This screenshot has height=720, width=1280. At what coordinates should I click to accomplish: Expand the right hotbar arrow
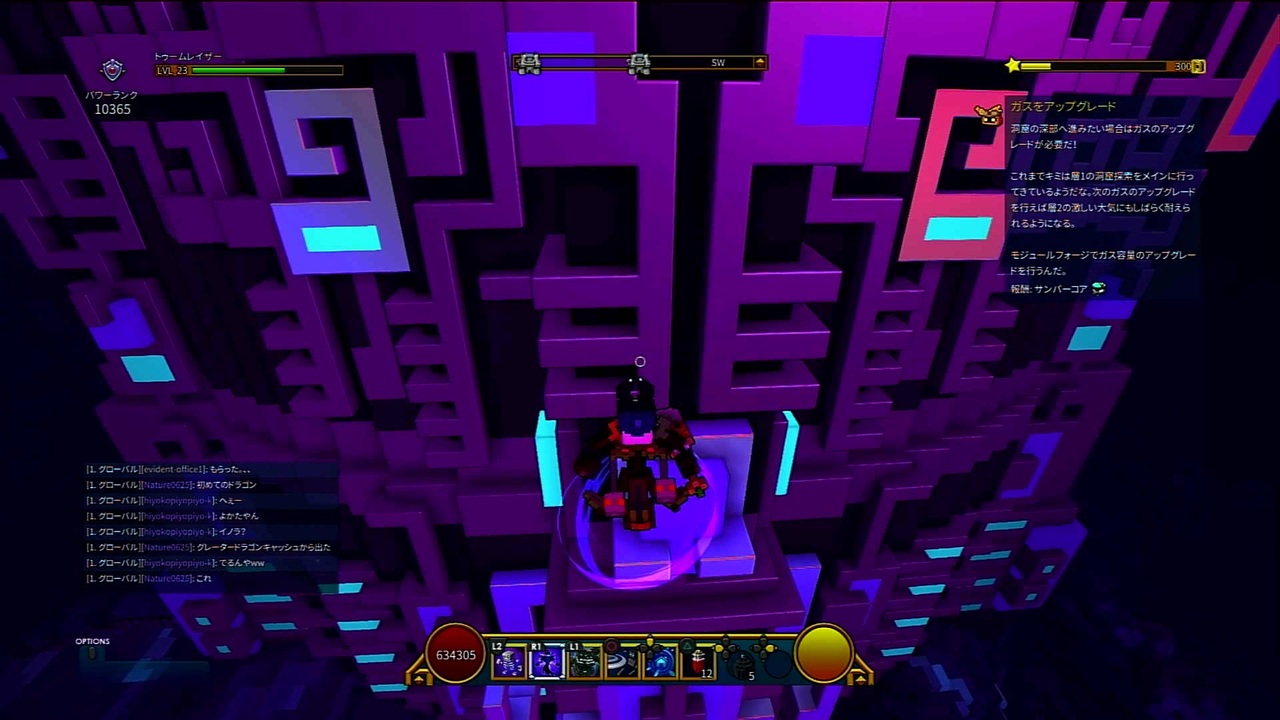(861, 676)
